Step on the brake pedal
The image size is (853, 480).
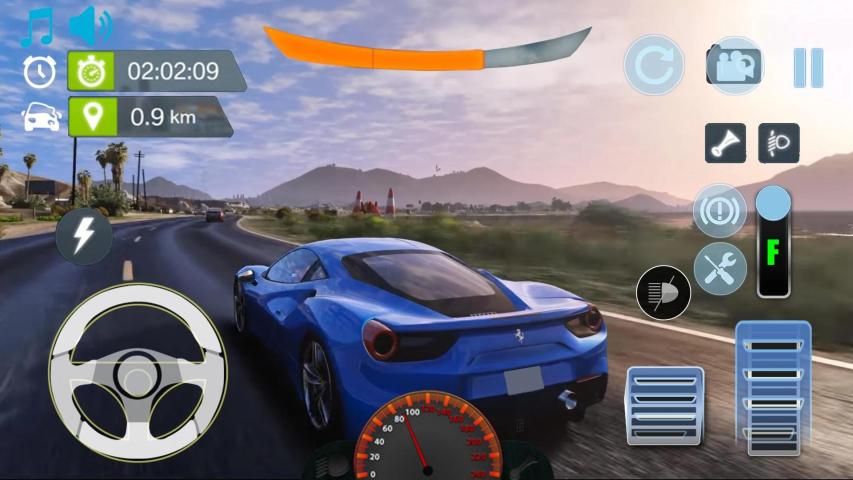pos(665,405)
